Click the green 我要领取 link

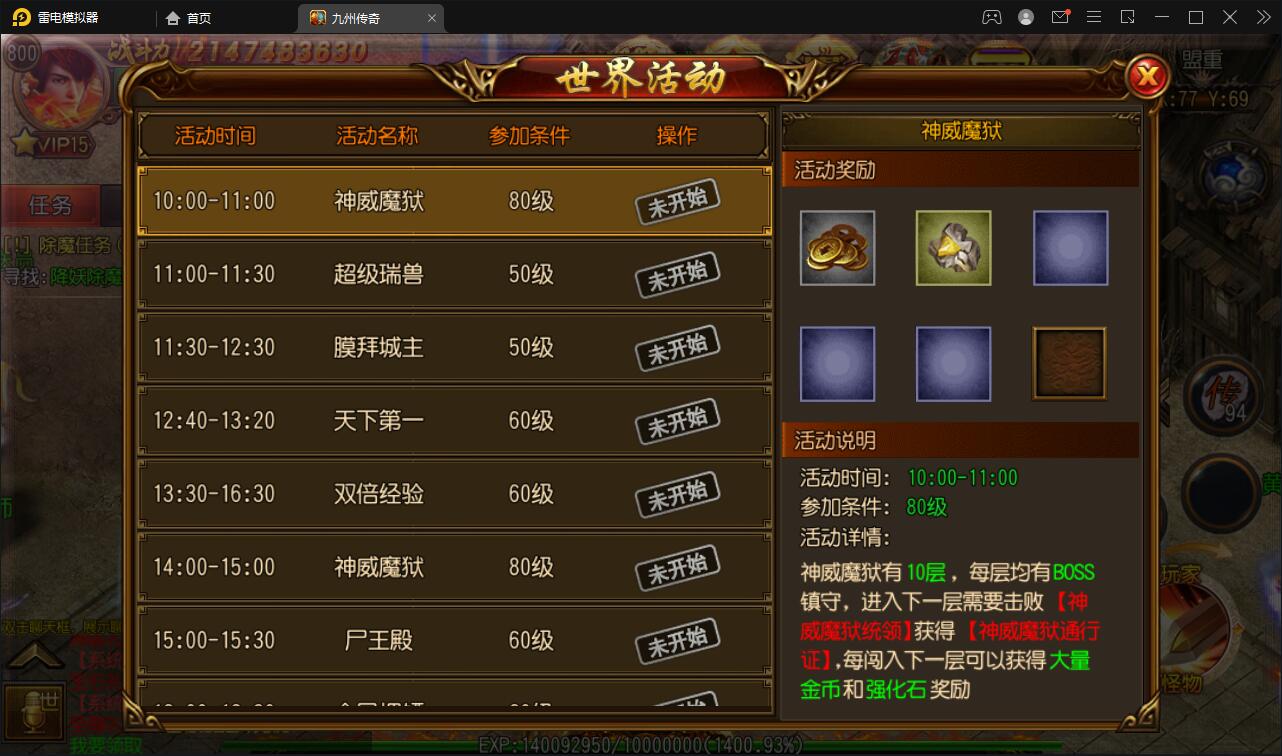[105, 743]
